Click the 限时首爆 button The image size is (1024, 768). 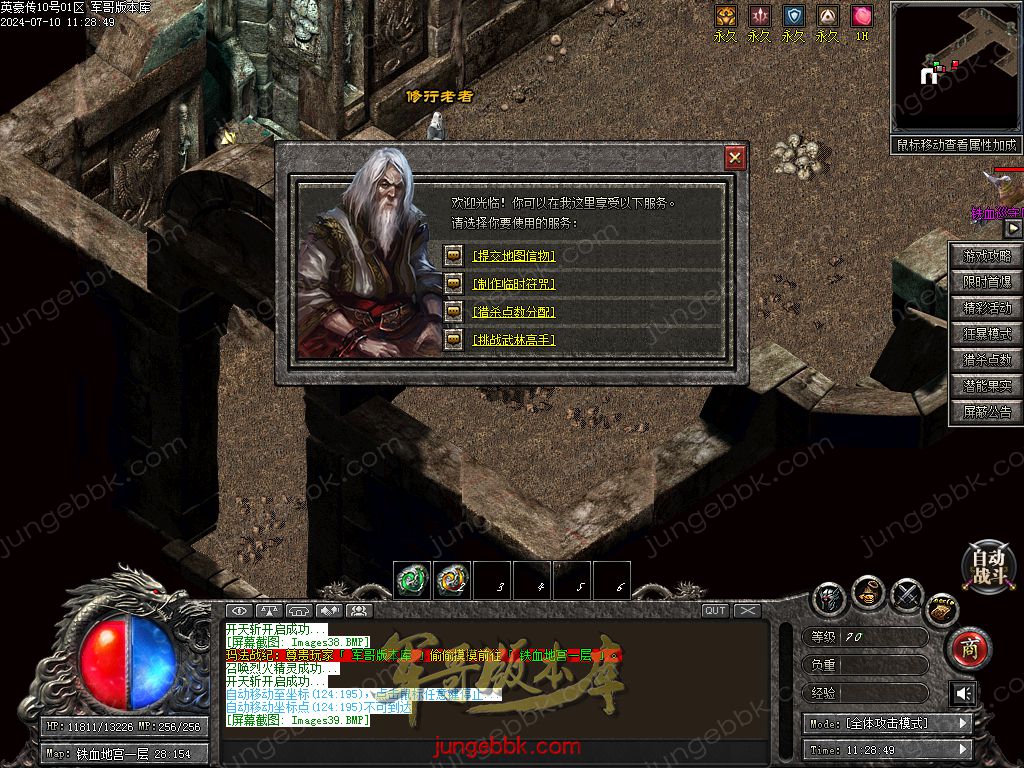tap(986, 282)
